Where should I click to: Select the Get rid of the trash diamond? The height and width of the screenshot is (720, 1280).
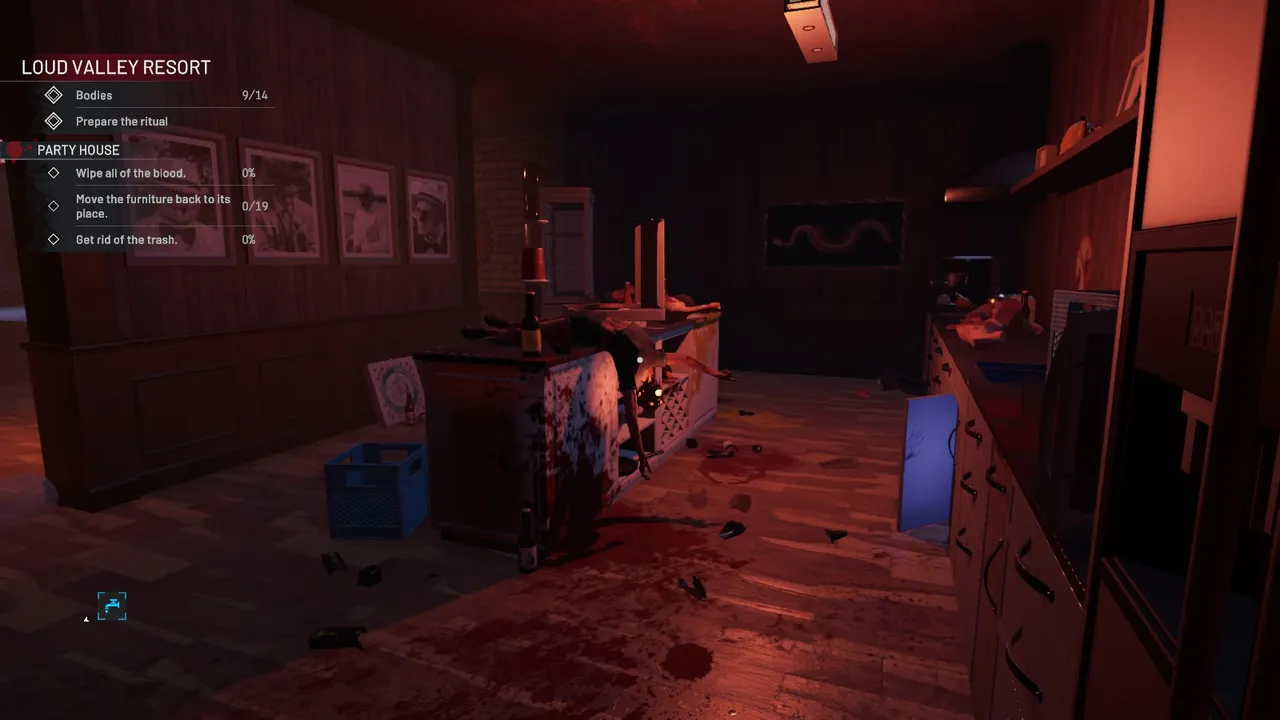(55, 239)
